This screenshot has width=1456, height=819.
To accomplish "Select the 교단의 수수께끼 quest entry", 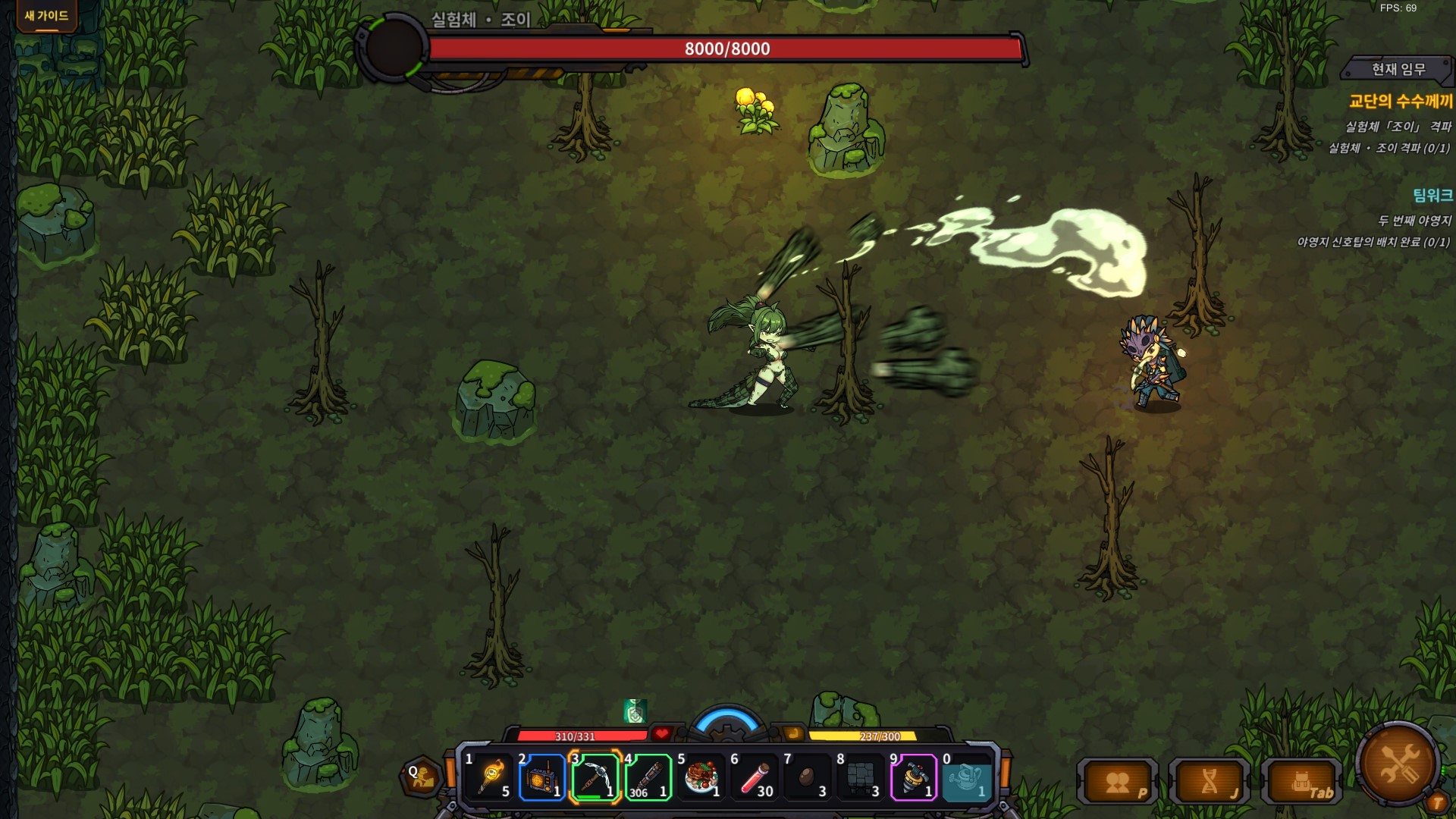I will pos(1400,101).
